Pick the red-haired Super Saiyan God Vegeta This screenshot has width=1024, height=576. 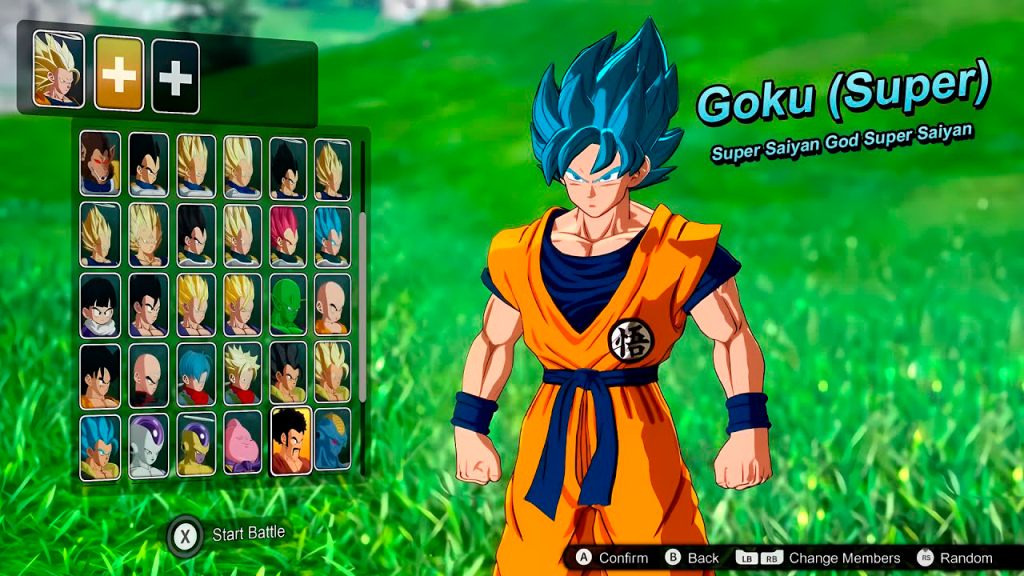[287, 235]
